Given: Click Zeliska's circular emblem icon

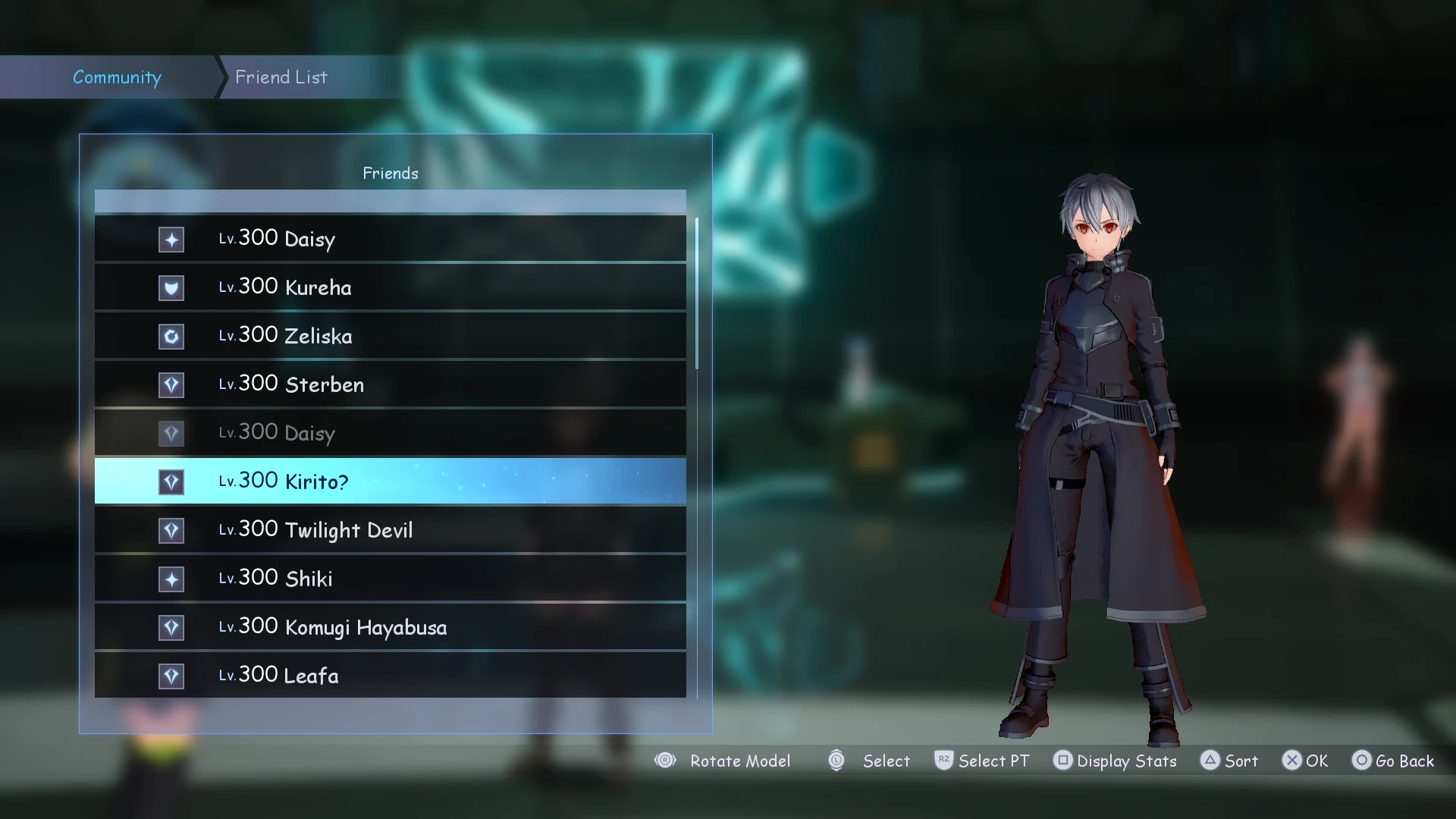Looking at the screenshot, I should [171, 337].
